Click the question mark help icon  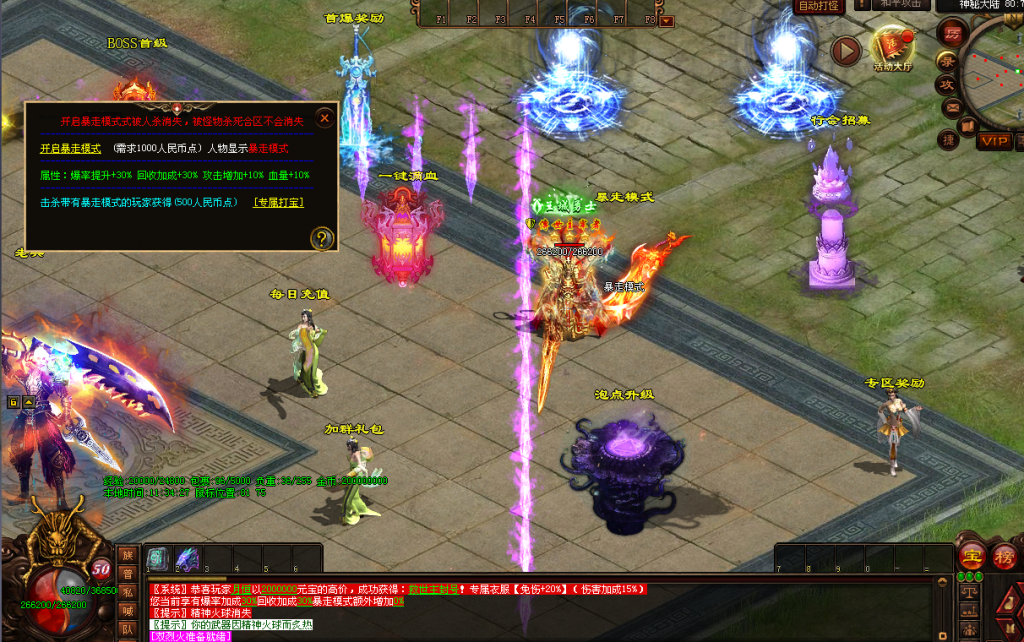(321, 238)
